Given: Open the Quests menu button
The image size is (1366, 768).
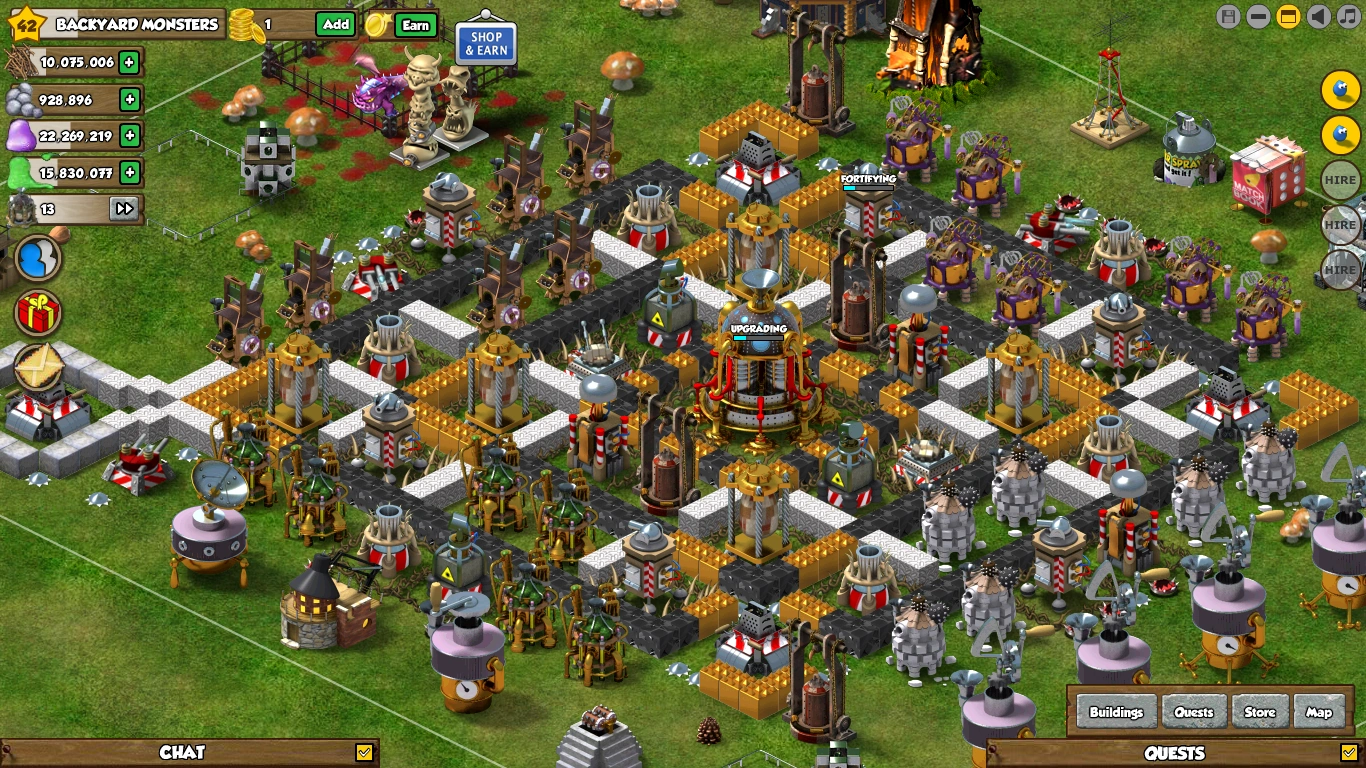Looking at the screenshot, I should [x=1194, y=712].
